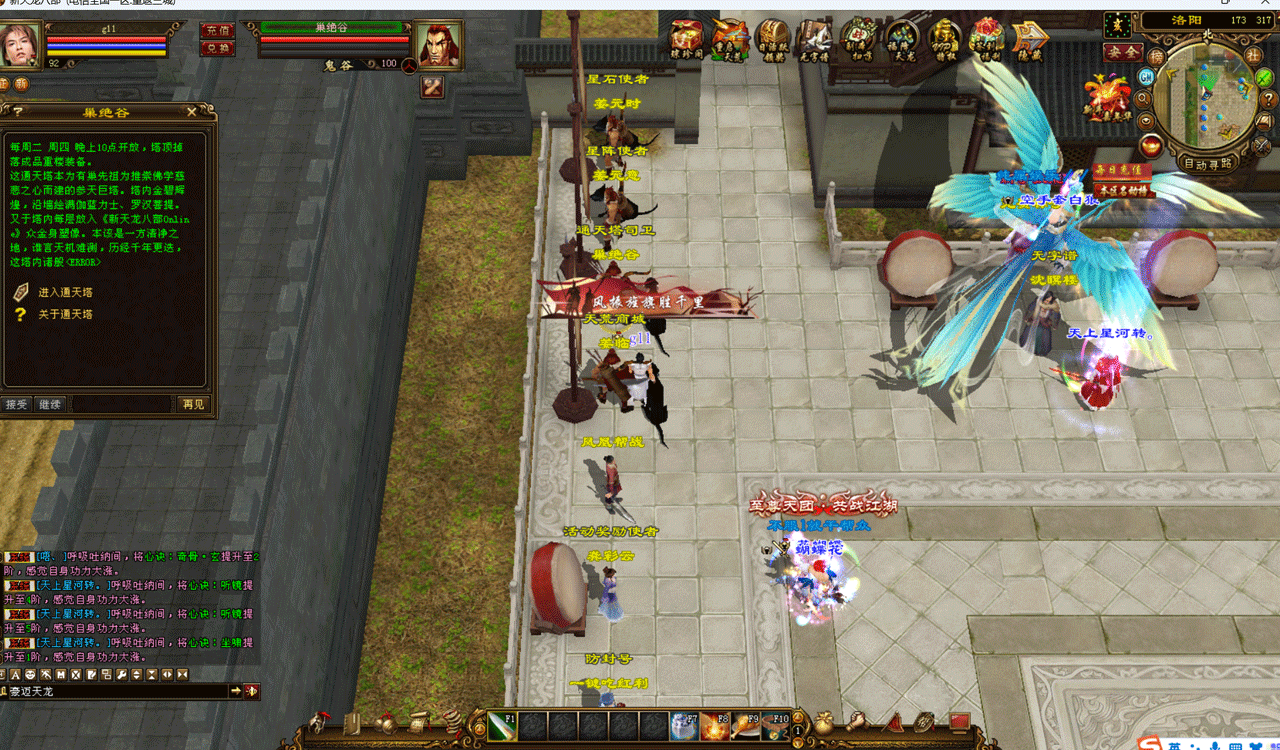Open the VIP特权 gold icon
The image size is (1280, 750).
(x=945, y=40)
